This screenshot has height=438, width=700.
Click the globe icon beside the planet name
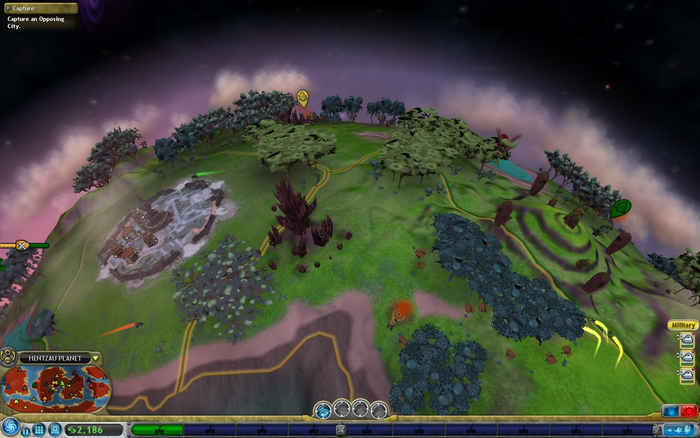click(8, 357)
